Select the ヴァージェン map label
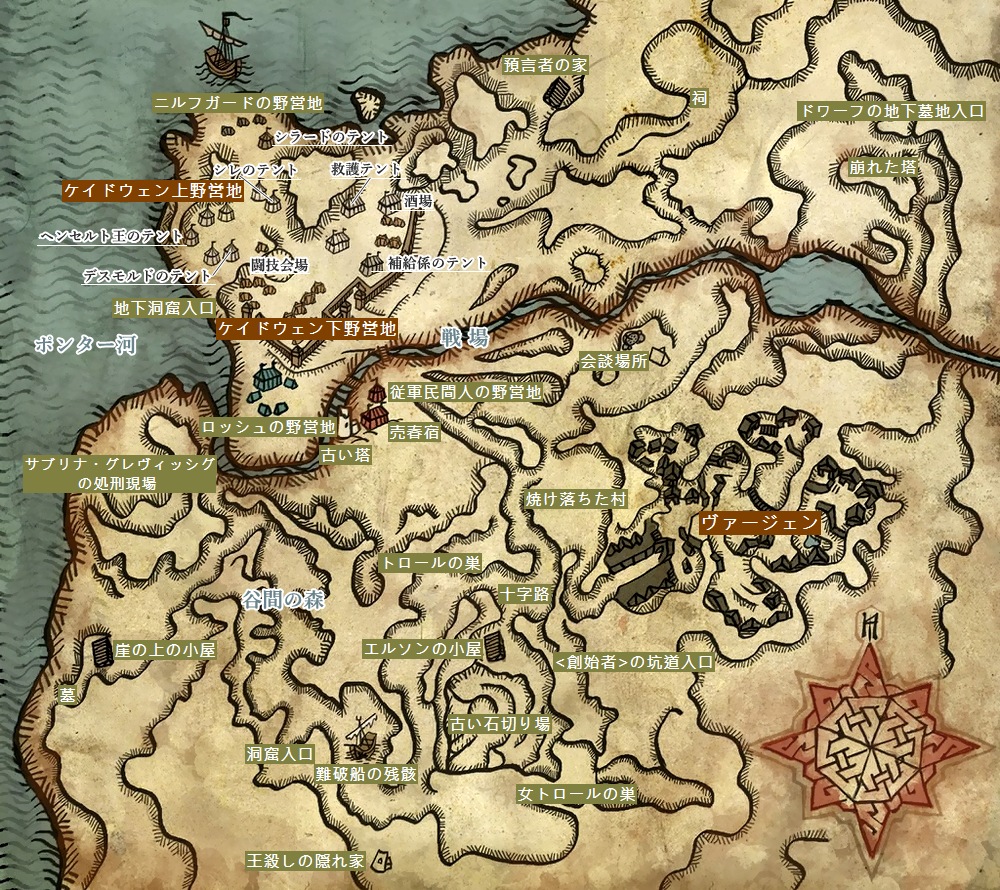The image size is (1000, 890). click(x=759, y=522)
